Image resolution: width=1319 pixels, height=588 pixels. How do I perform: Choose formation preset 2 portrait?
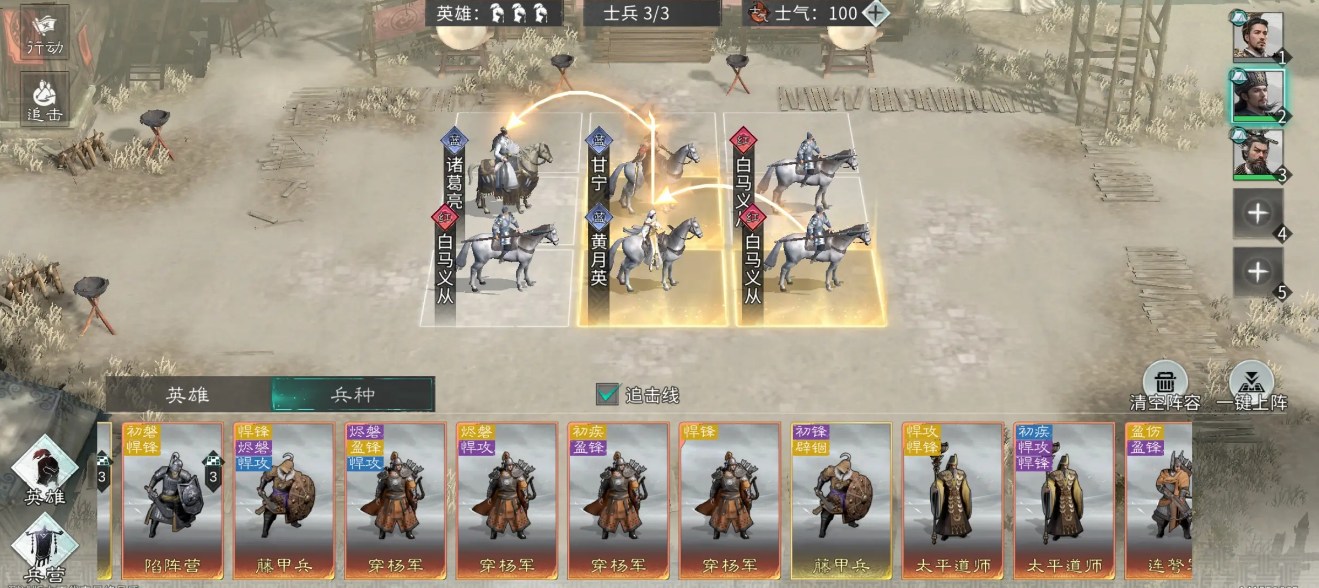(1257, 95)
